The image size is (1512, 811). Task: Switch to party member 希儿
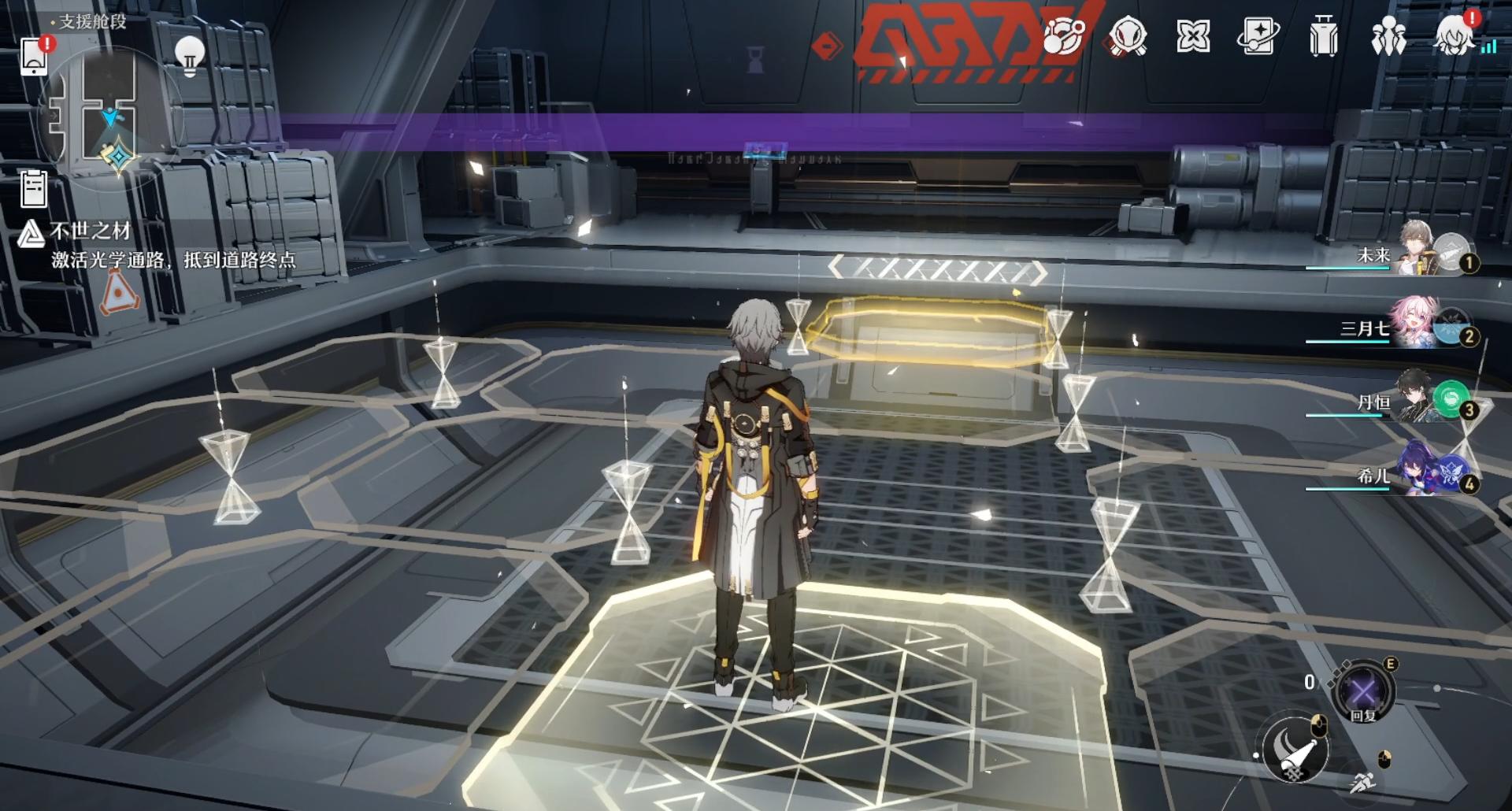pyautogui.click(x=1417, y=472)
